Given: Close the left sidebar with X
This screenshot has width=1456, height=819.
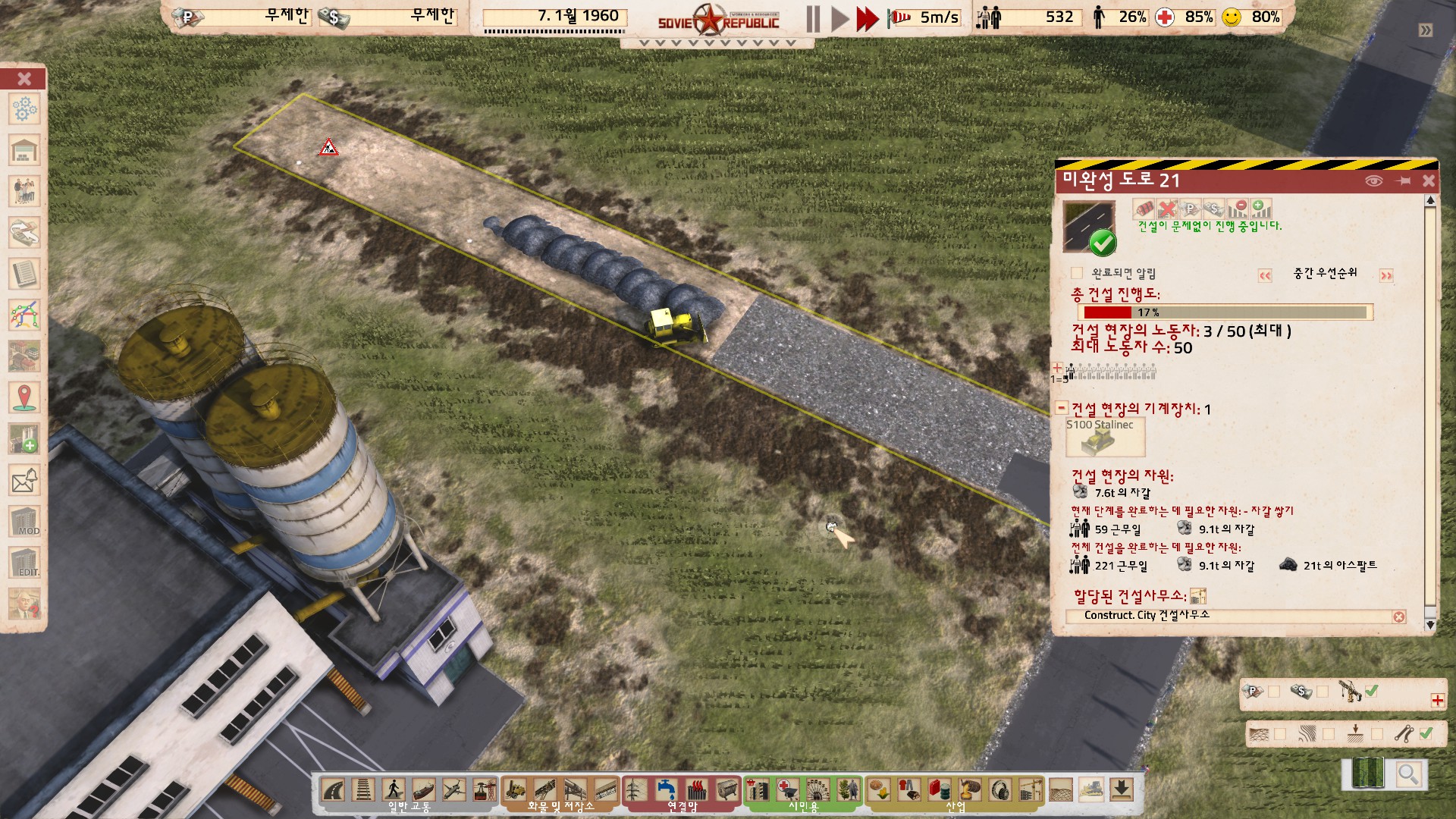Looking at the screenshot, I should (24, 79).
